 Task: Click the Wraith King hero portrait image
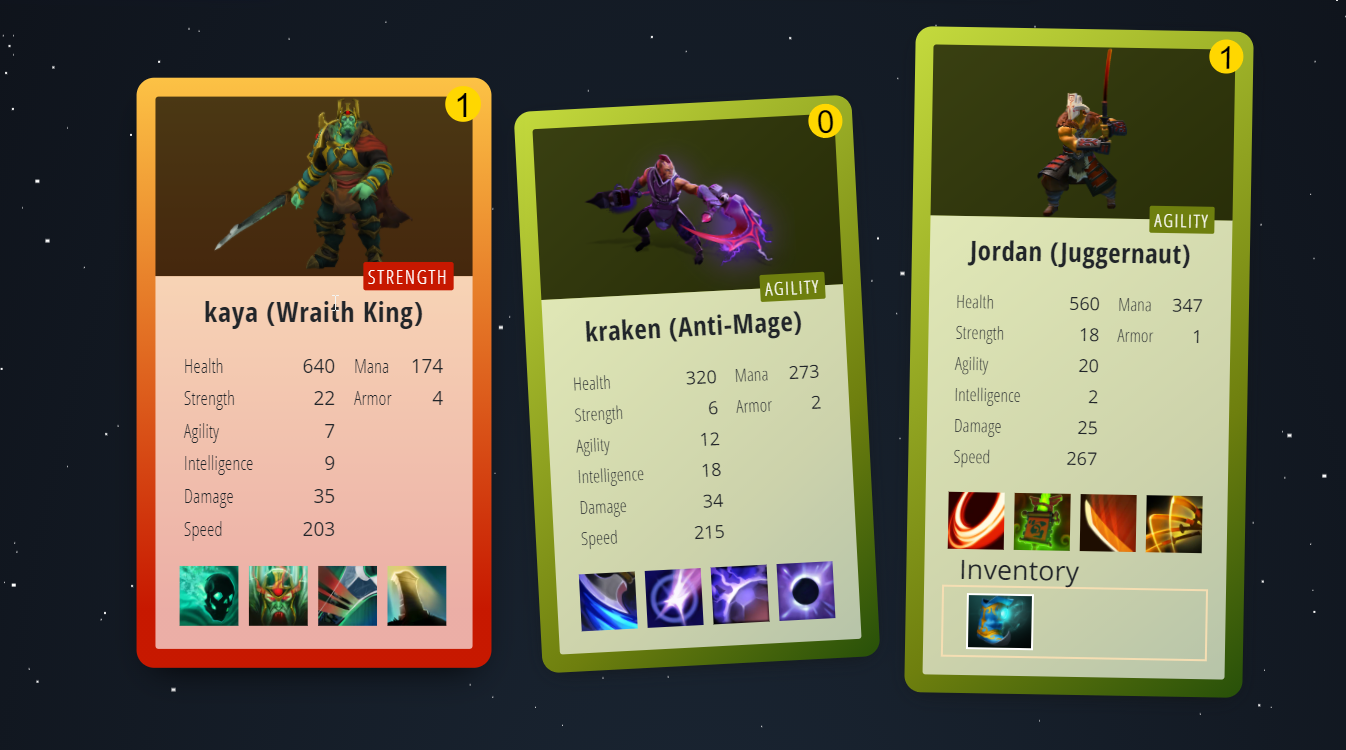click(314, 185)
